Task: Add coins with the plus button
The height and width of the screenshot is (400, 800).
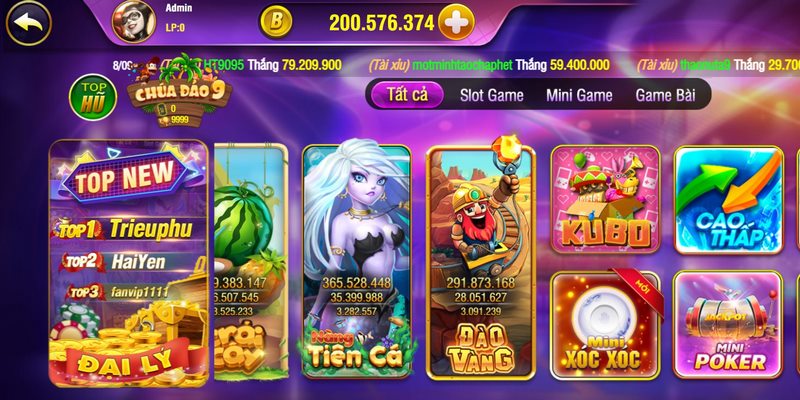Action: pos(456,22)
